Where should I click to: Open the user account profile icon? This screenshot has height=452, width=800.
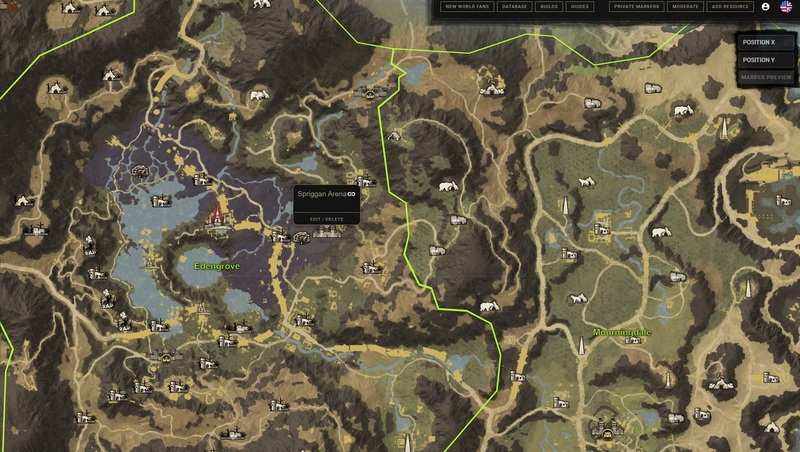(765, 7)
